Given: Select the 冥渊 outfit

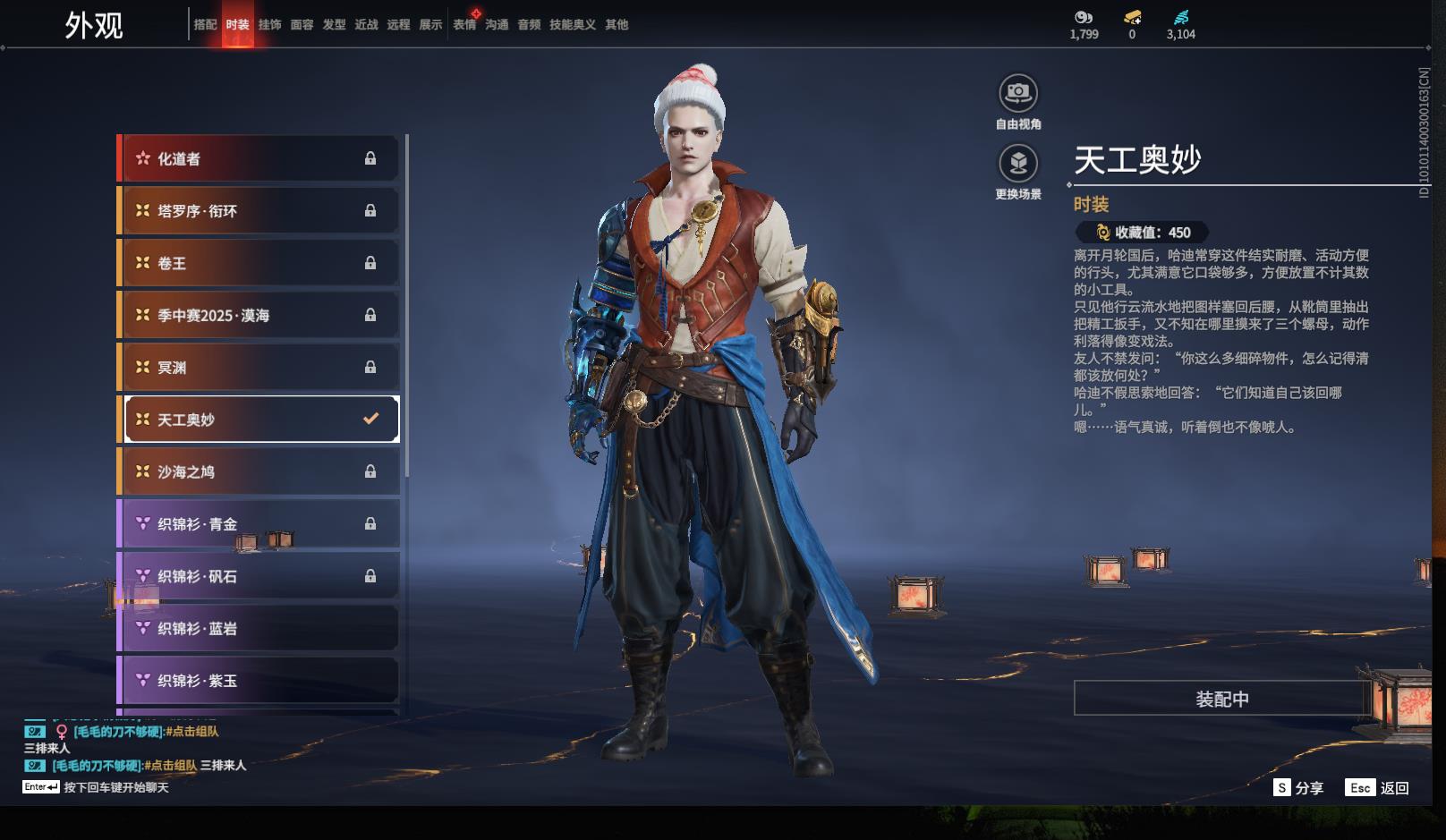Looking at the screenshot, I should tap(259, 368).
